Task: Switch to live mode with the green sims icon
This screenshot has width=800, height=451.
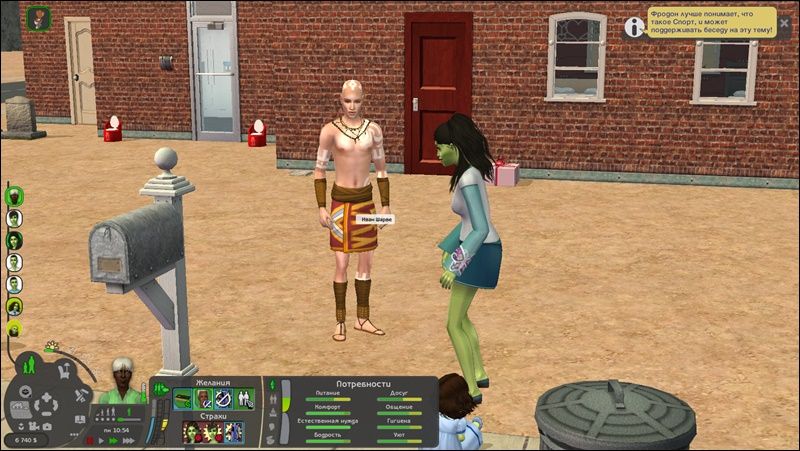Action: point(29,364)
